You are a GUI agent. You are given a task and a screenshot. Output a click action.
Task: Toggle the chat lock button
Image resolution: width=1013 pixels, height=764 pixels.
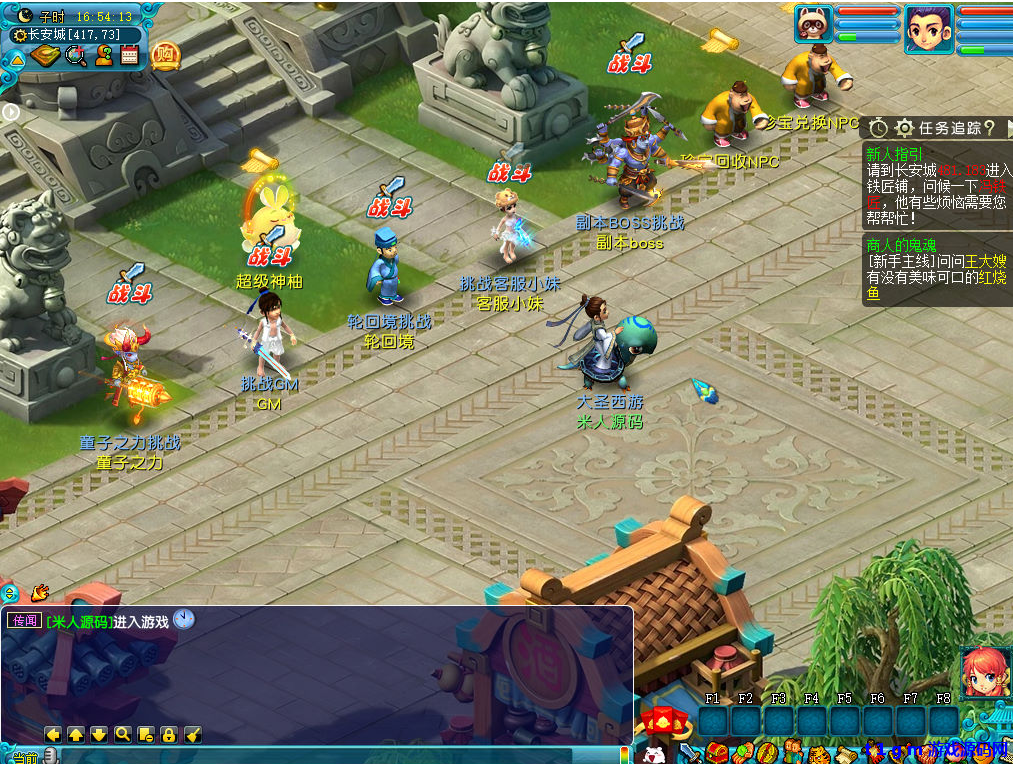click(168, 735)
